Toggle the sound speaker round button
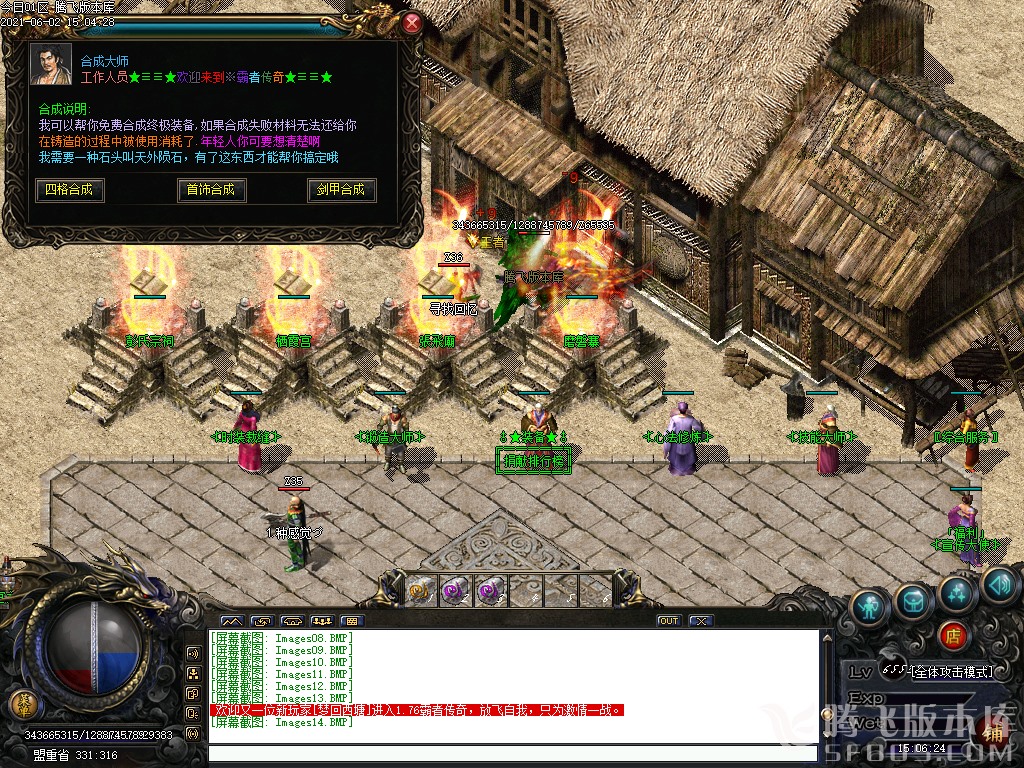Image resolution: width=1024 pixels, height=768 pixels. (998, 584)
